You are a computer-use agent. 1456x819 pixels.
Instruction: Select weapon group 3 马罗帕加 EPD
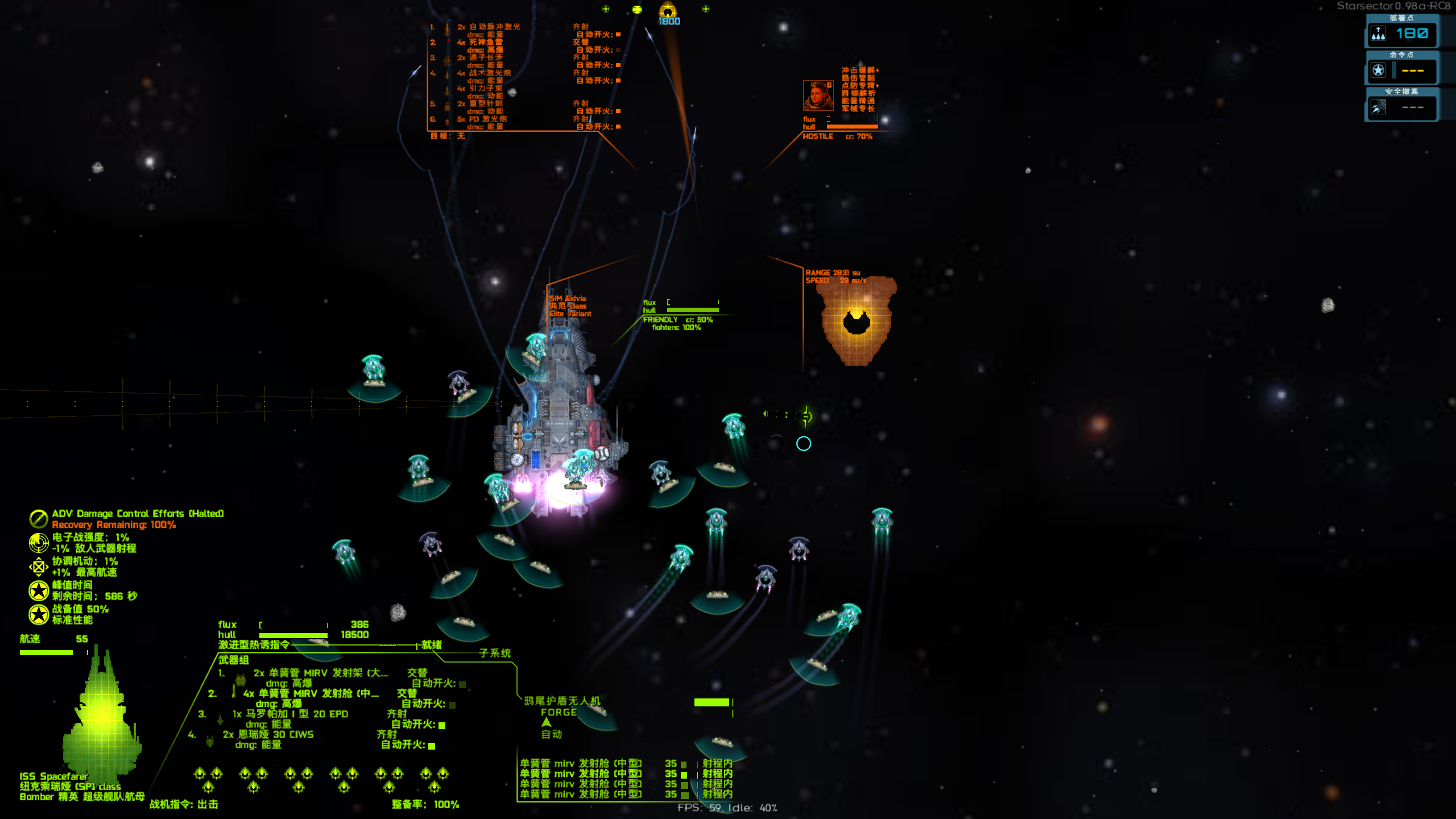(290, 714)
